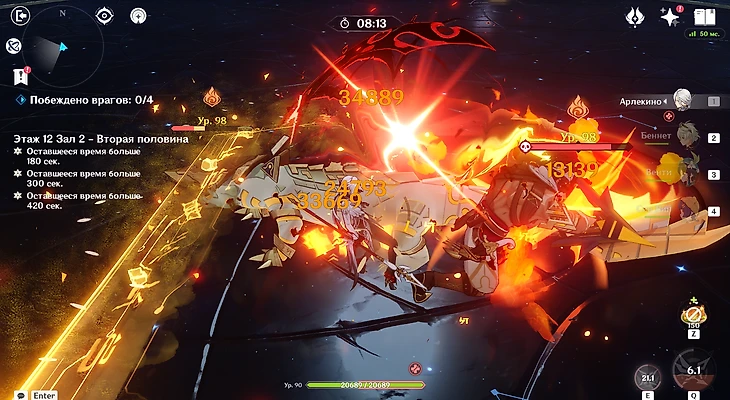Activate the elemental skill on 21.1 cooldown

(x=648, y=377)
